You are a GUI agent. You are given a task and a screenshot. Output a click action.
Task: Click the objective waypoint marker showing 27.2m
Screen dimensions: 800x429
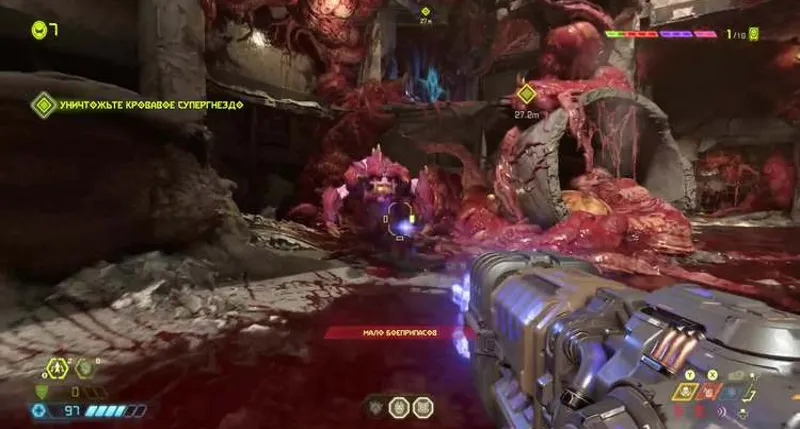coord(526,95)
